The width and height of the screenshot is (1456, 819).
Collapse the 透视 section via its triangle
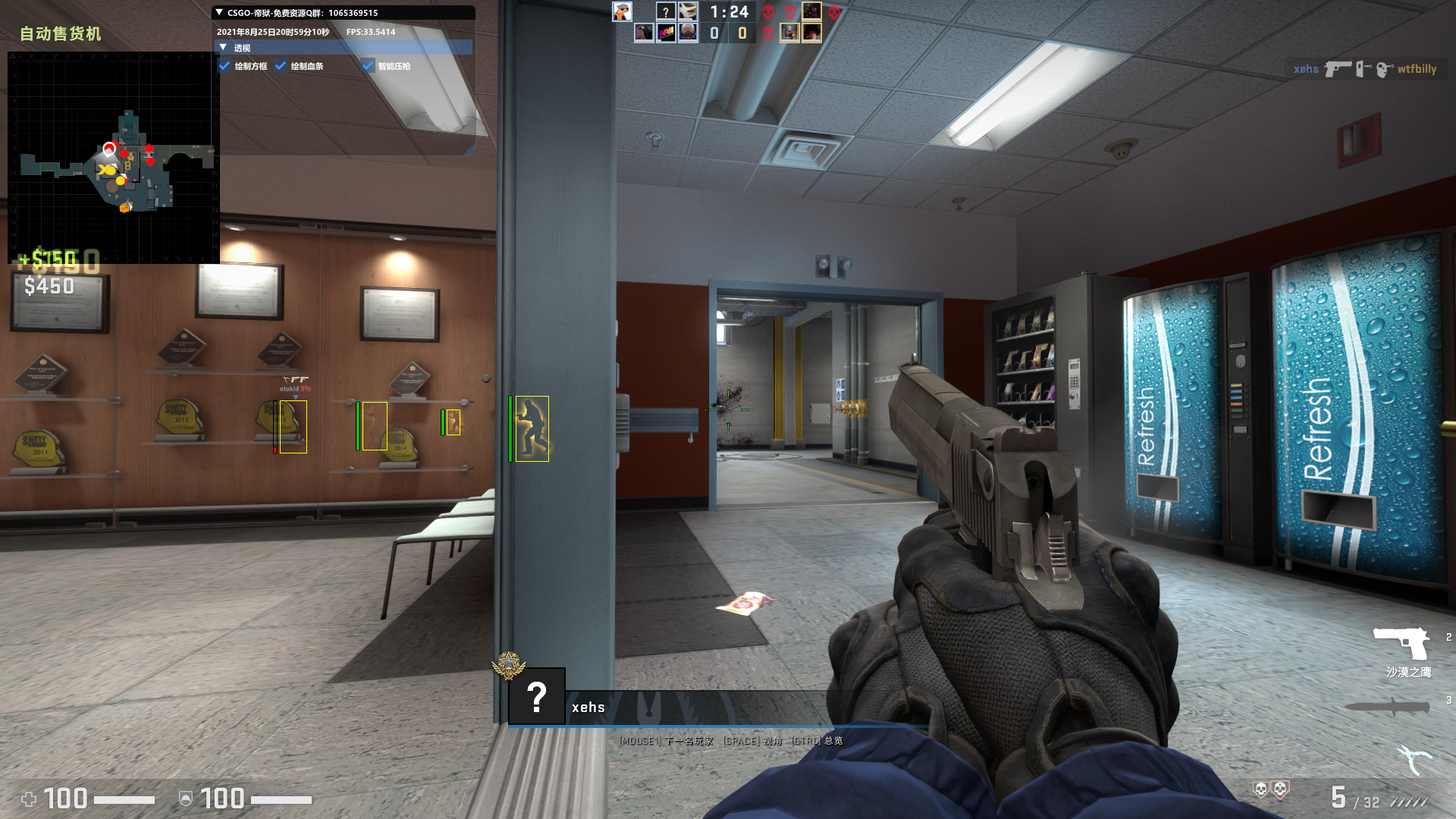coord(223,47)
